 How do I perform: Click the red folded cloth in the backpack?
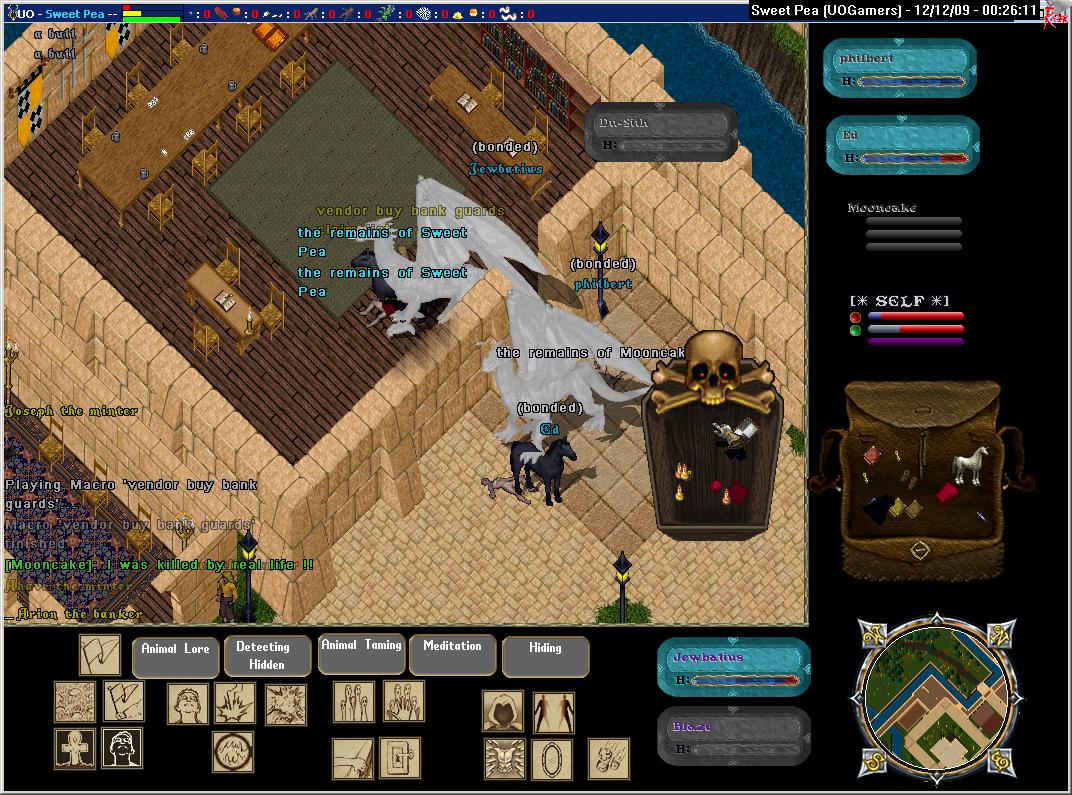pyautogui.click(x=947, y=493)
